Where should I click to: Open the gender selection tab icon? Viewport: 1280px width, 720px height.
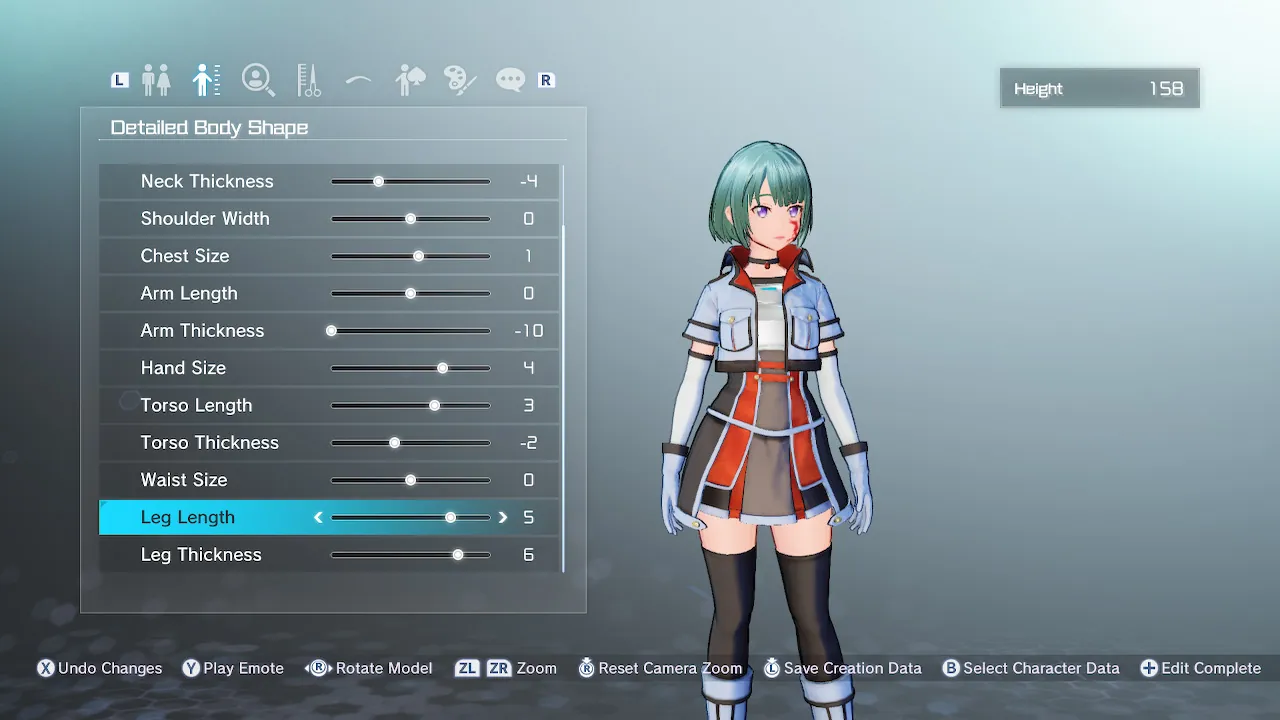coord(157,79)
